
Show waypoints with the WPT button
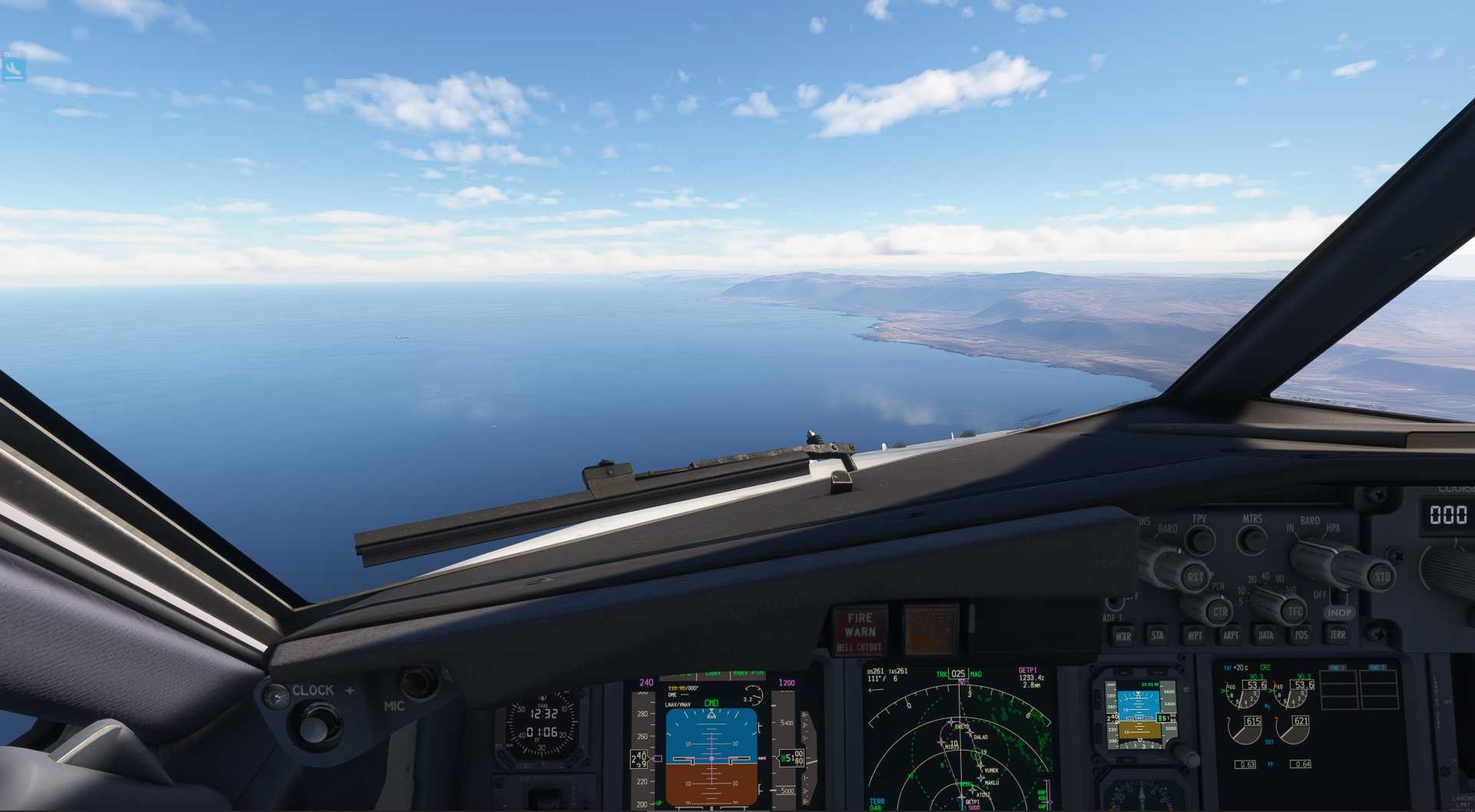coord(1195,635)
